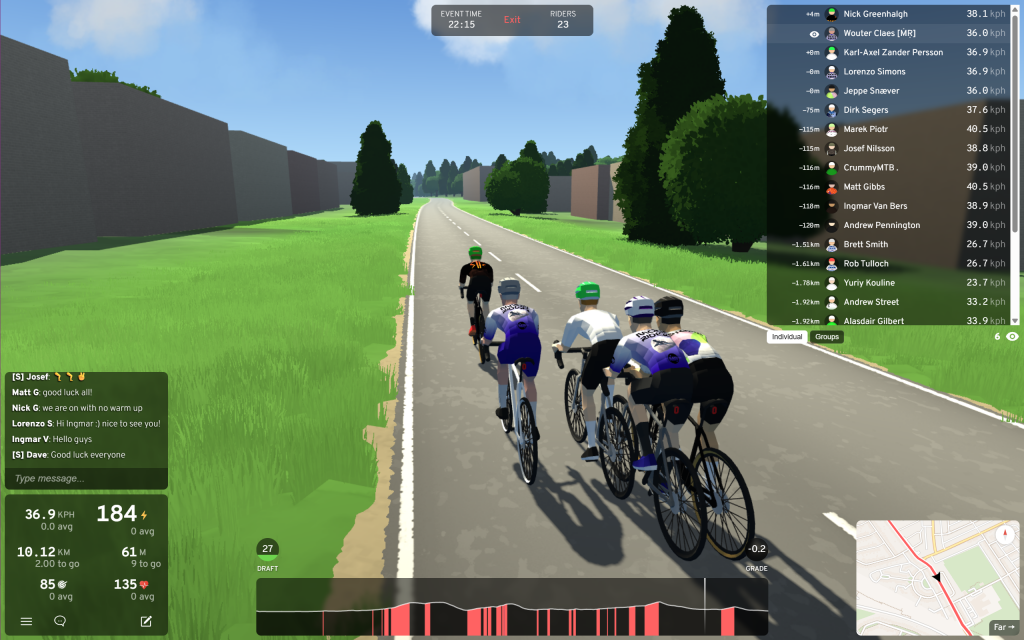This screenshot has width=1024, height=640.
Task: Open the hamburger menu in the stats panel
Action: (x=26, y=621)
